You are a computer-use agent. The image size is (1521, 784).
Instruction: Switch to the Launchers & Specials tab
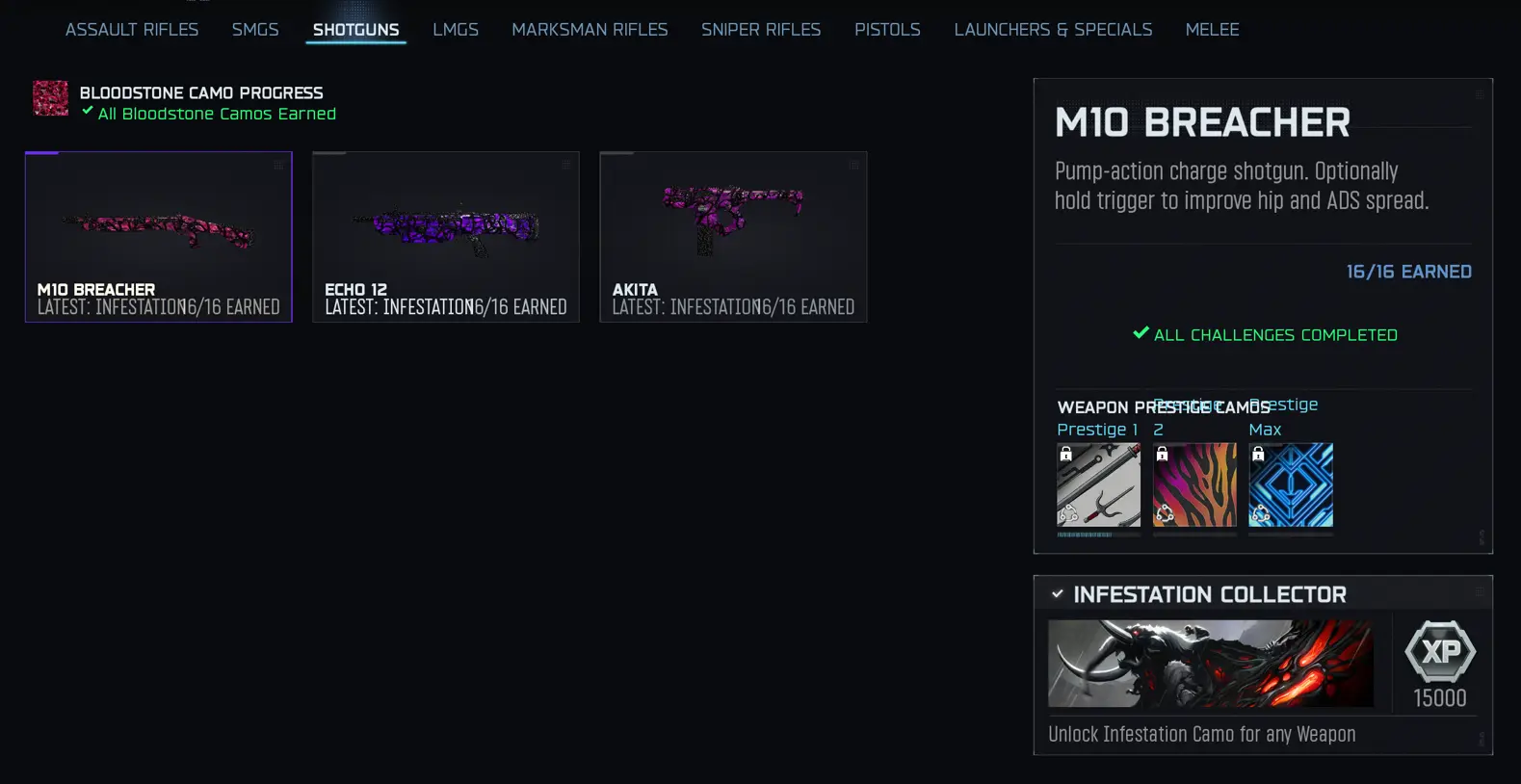point(1052,29)
